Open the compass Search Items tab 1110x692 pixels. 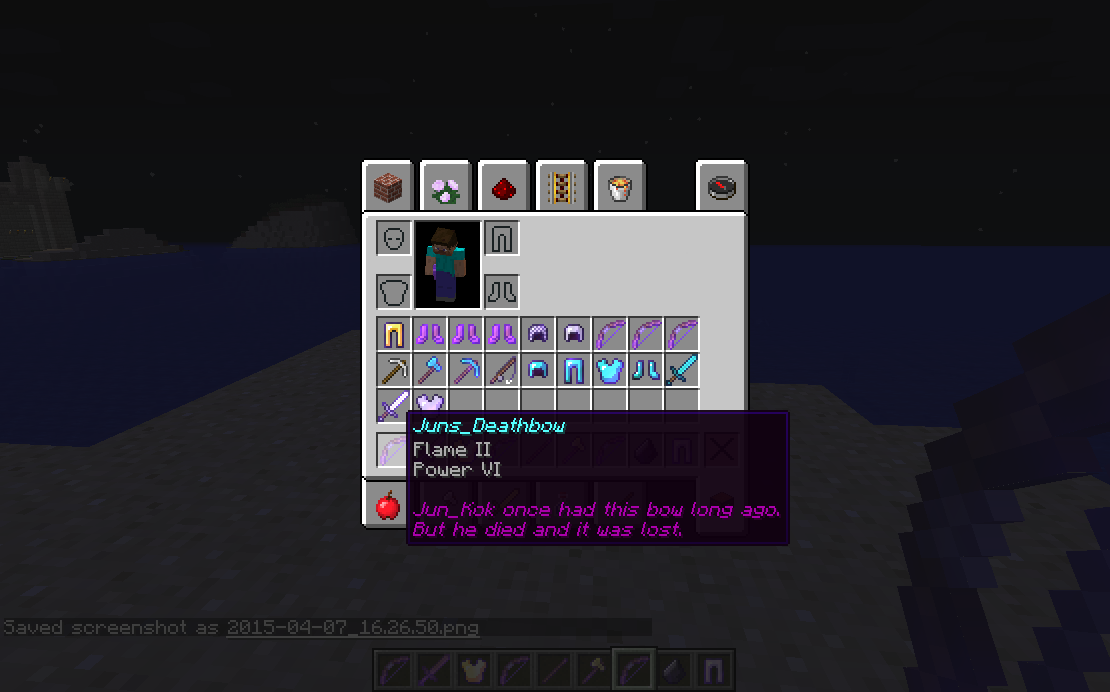721,187
